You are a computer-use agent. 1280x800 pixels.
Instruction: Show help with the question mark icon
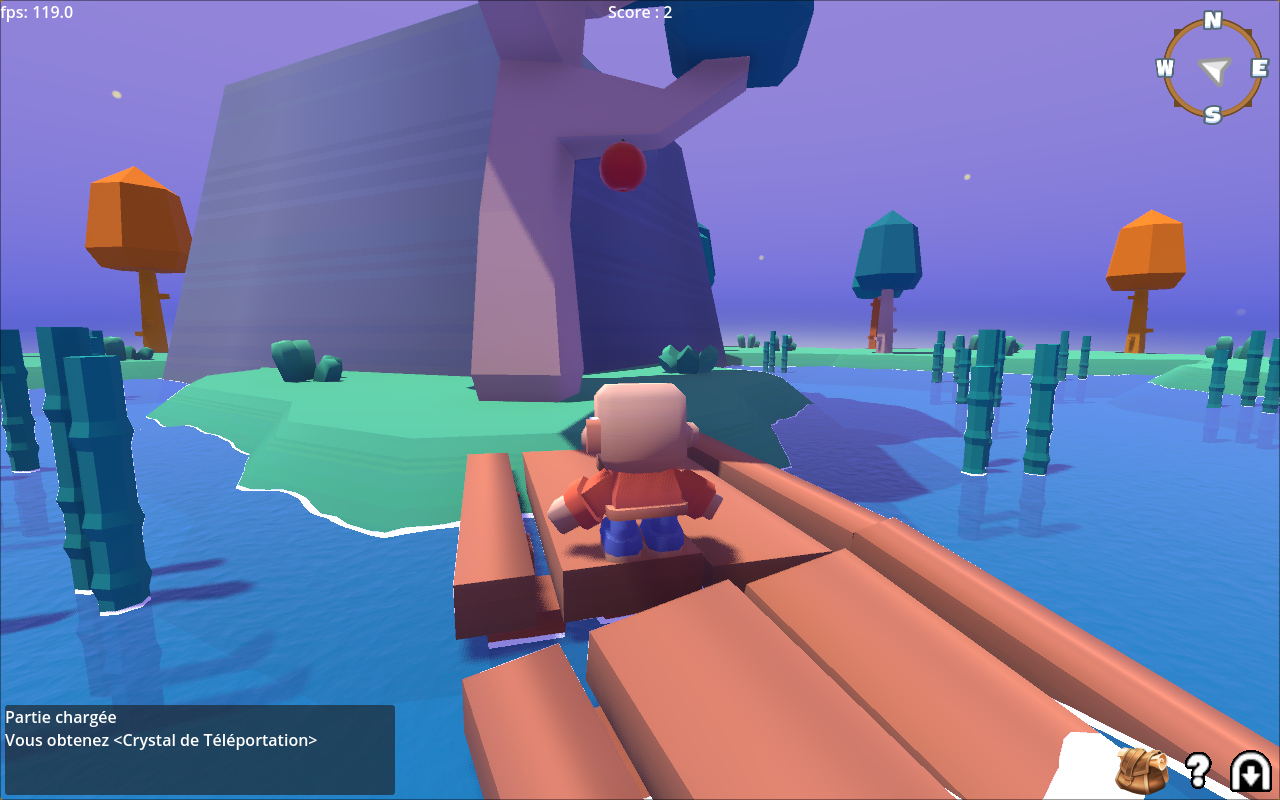[x=1197, y=770]
